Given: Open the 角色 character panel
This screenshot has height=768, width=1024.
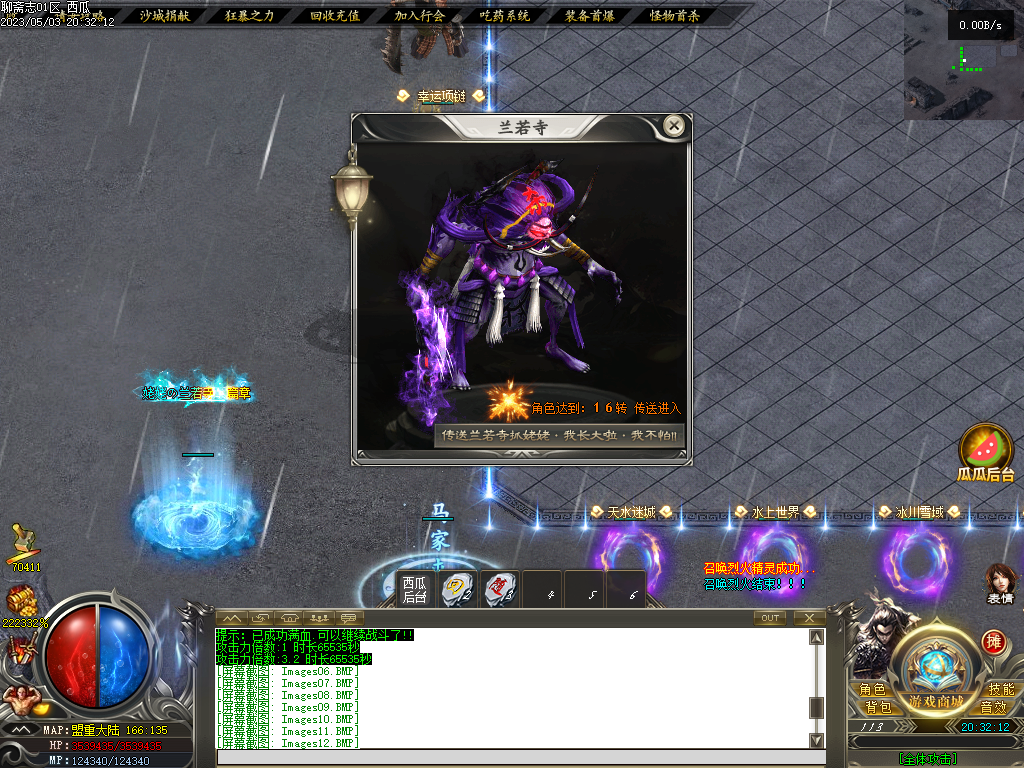Looking at the screenshot, I should pos(872,689).
